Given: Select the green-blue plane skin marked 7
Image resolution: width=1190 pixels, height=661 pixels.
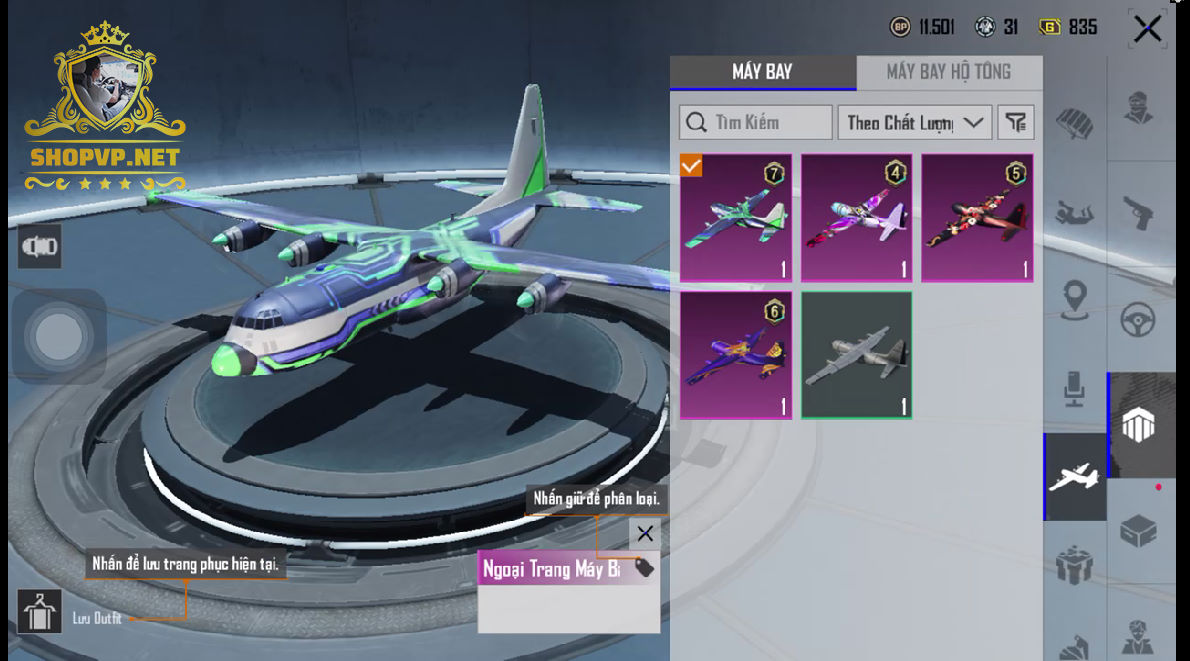Looking at the screenshot, I should pyautogui.click(x=736, y=218).
